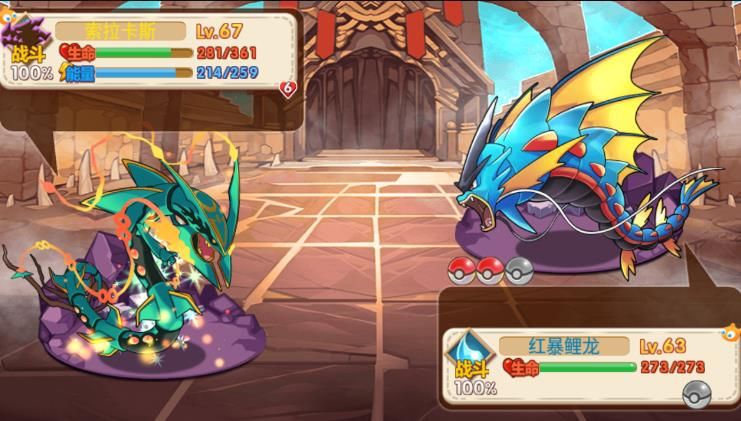Select the 索拉卡斯 name plate
Viewport: 741px width, 421px height.
coord(120,31)
